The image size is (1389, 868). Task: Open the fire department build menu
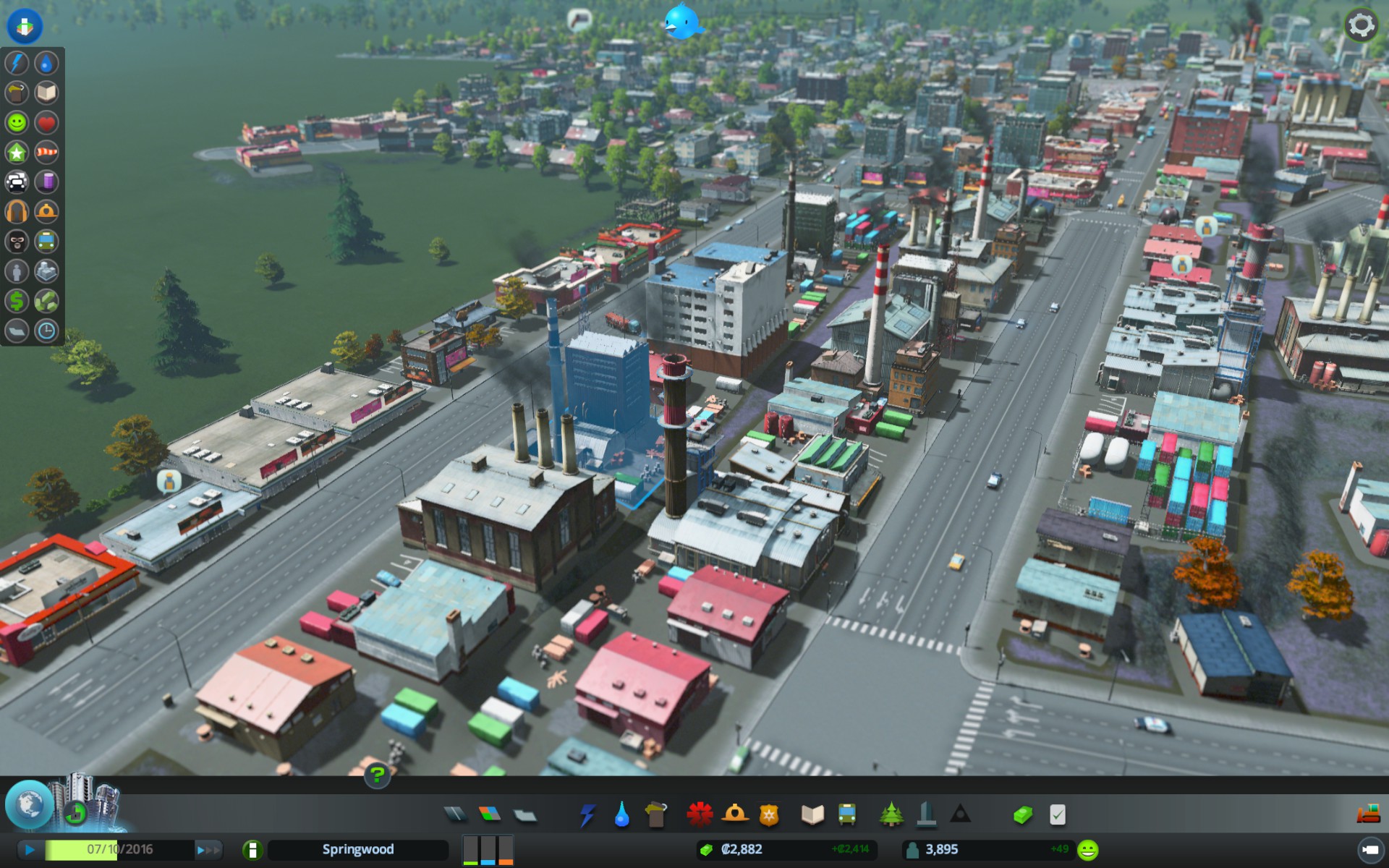coord(734,815)
